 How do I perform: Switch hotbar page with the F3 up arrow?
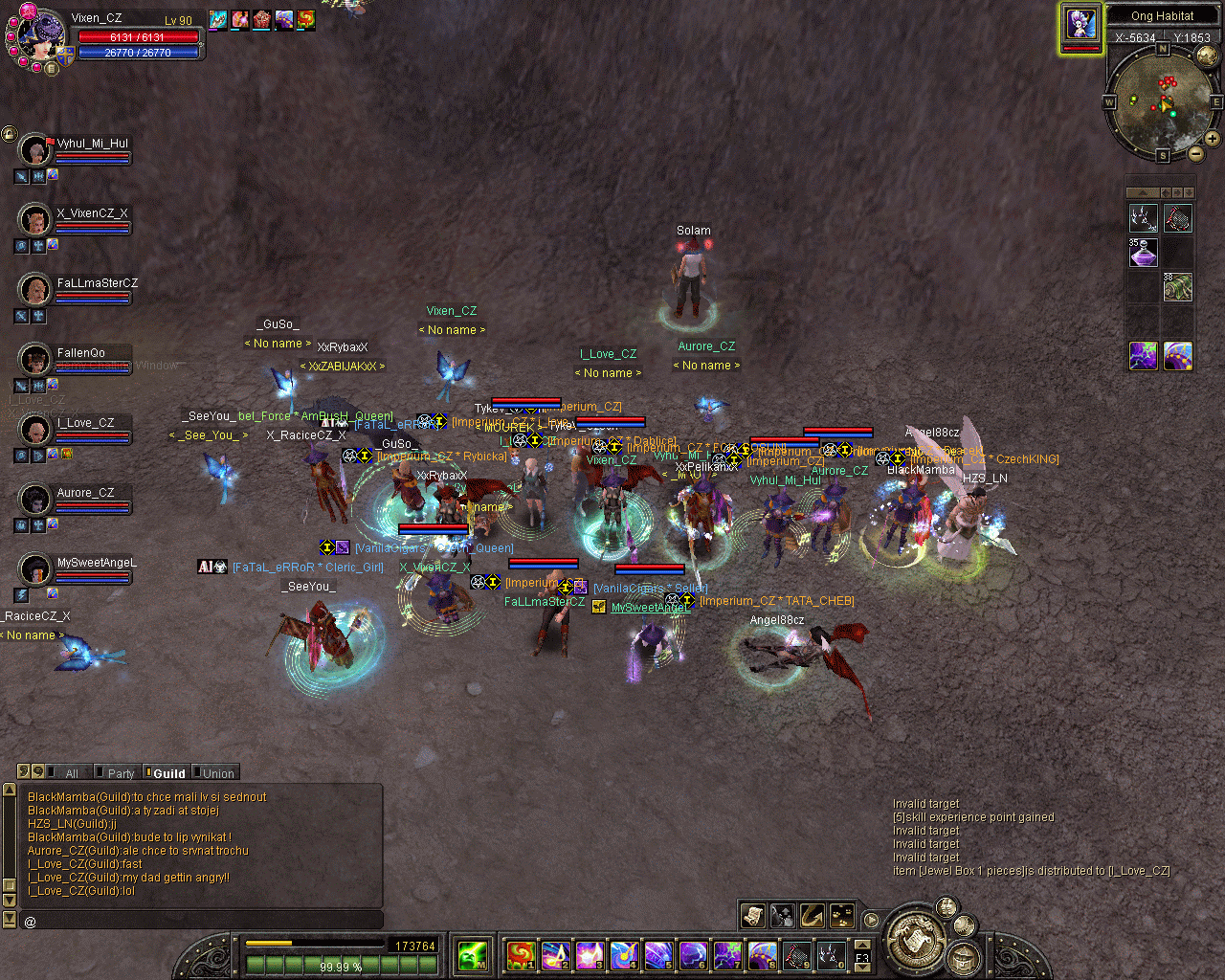point(862,946)
